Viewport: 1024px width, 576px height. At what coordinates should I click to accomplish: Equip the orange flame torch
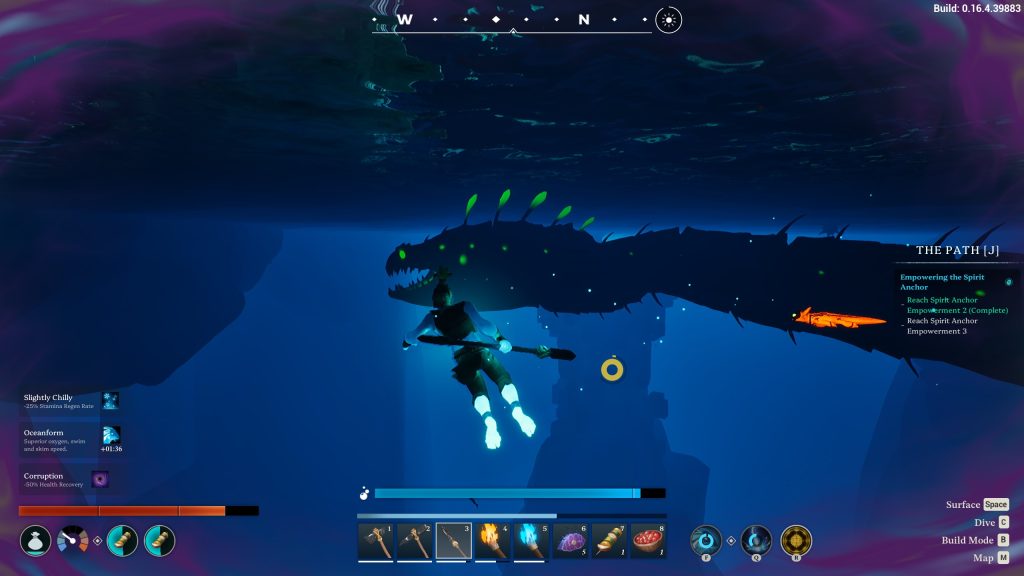click(x=492, y=541)
